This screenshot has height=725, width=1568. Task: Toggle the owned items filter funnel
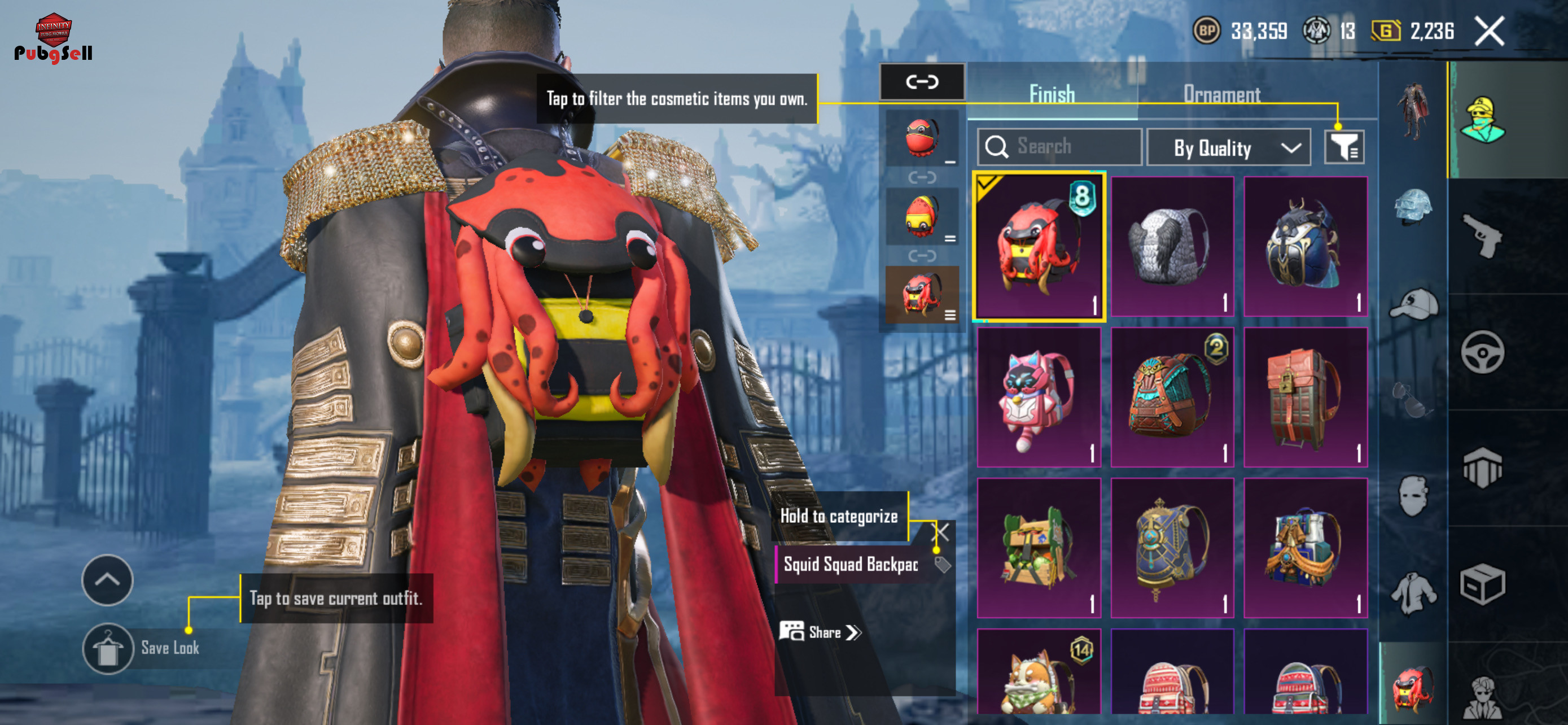point(1344,147)
